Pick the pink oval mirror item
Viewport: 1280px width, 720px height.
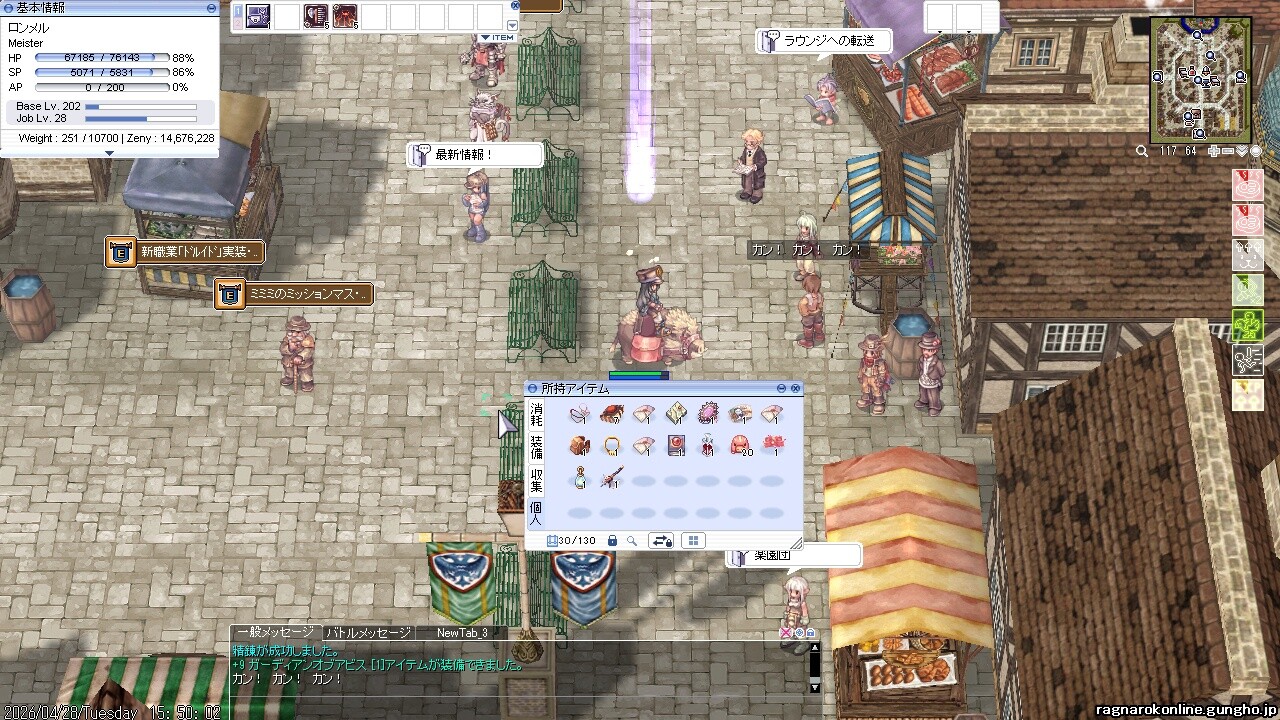click(x=706, y=413)
